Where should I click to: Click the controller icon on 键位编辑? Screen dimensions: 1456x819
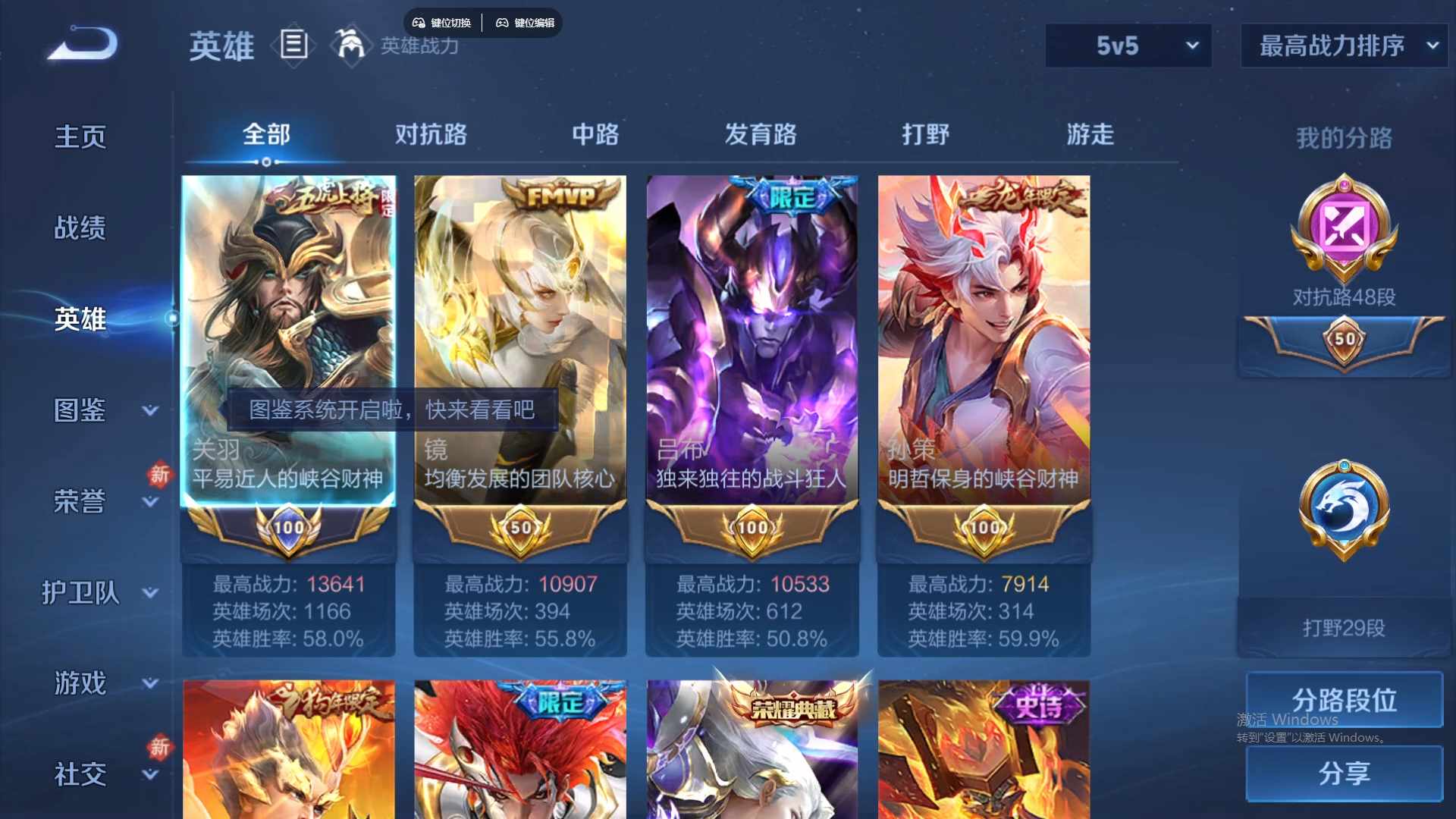coord(502,23)
